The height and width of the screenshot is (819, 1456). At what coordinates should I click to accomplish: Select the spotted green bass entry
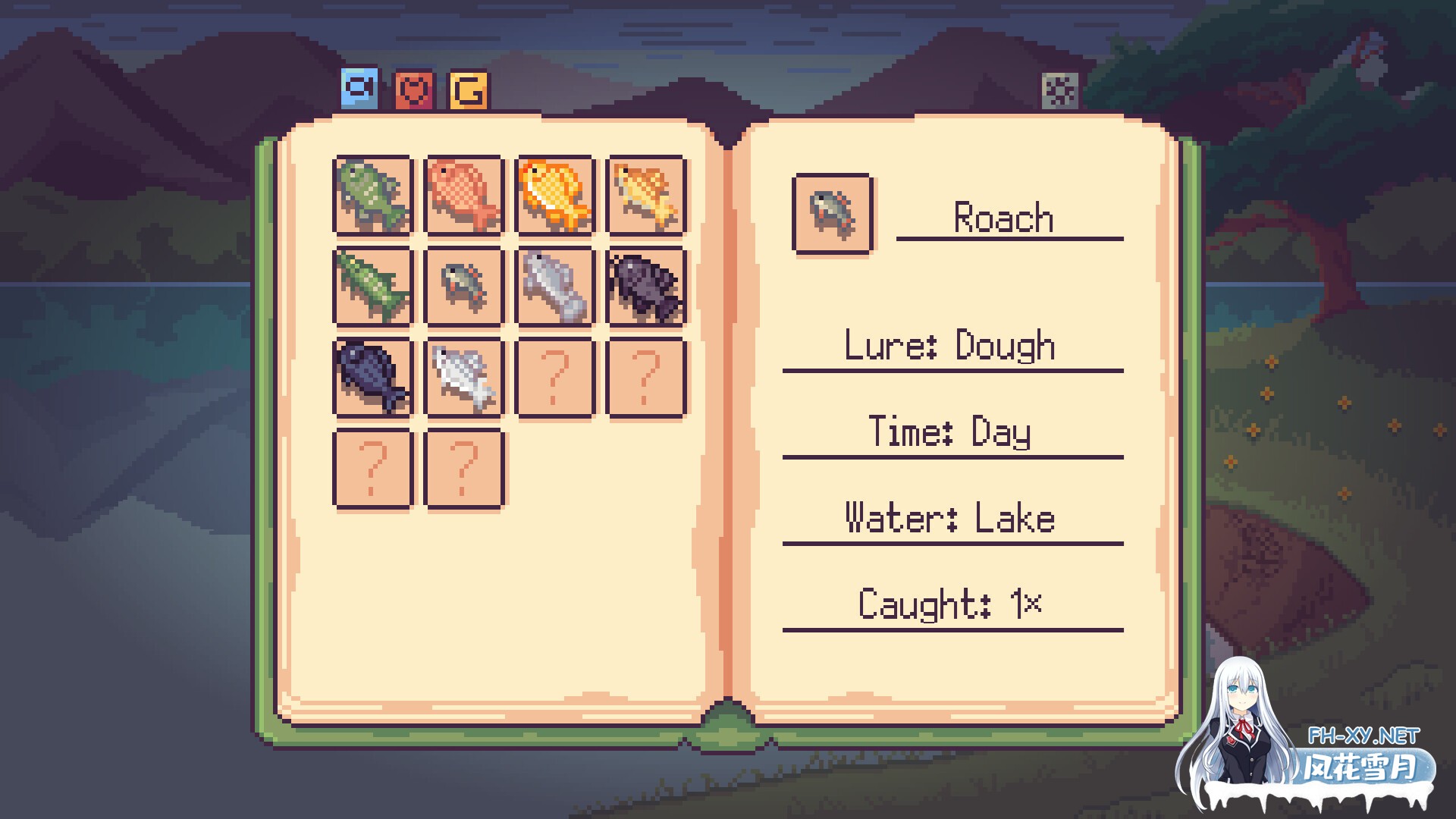click(373, 196)
